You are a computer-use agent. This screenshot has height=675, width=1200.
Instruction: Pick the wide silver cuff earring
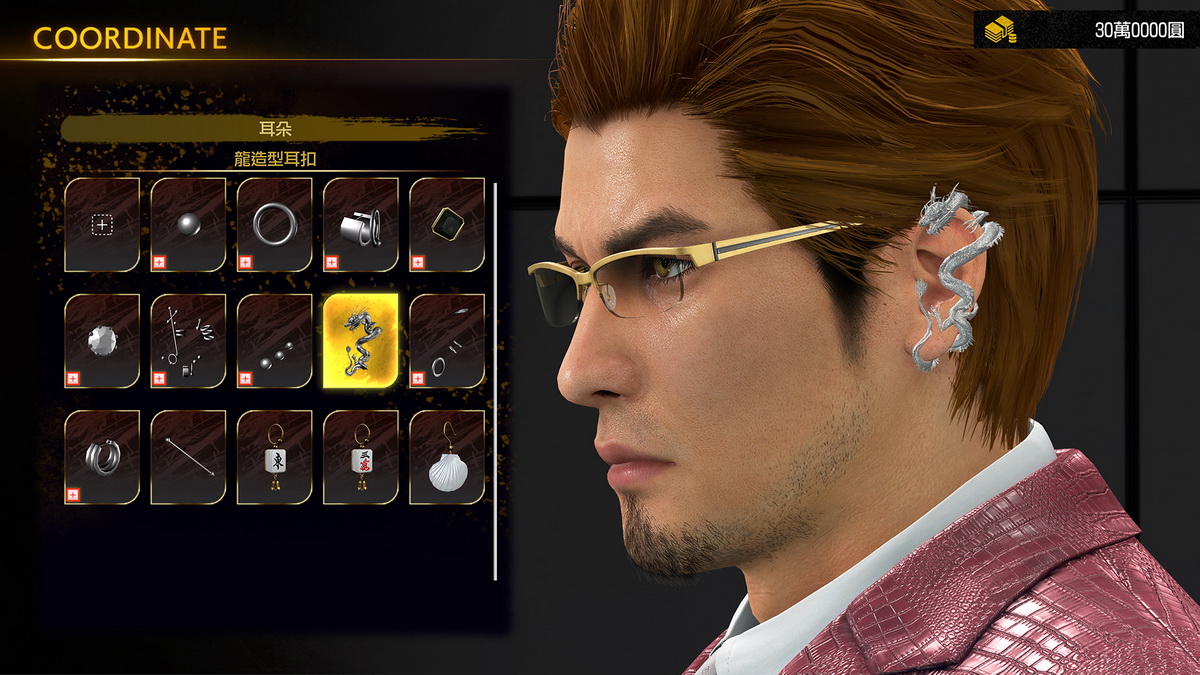361,225
